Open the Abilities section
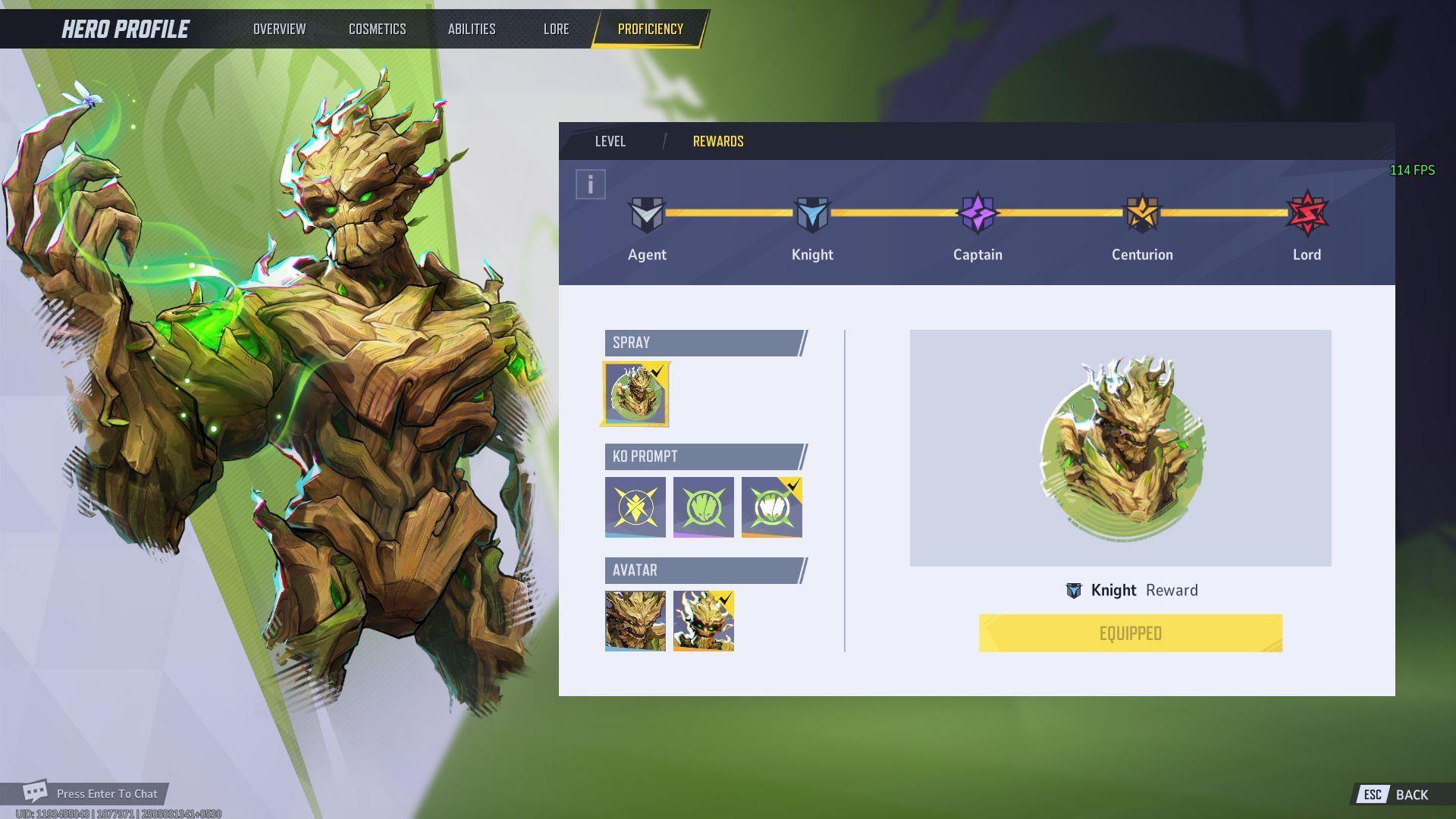This screenshot has height=819, width=1456. (472, 29)
